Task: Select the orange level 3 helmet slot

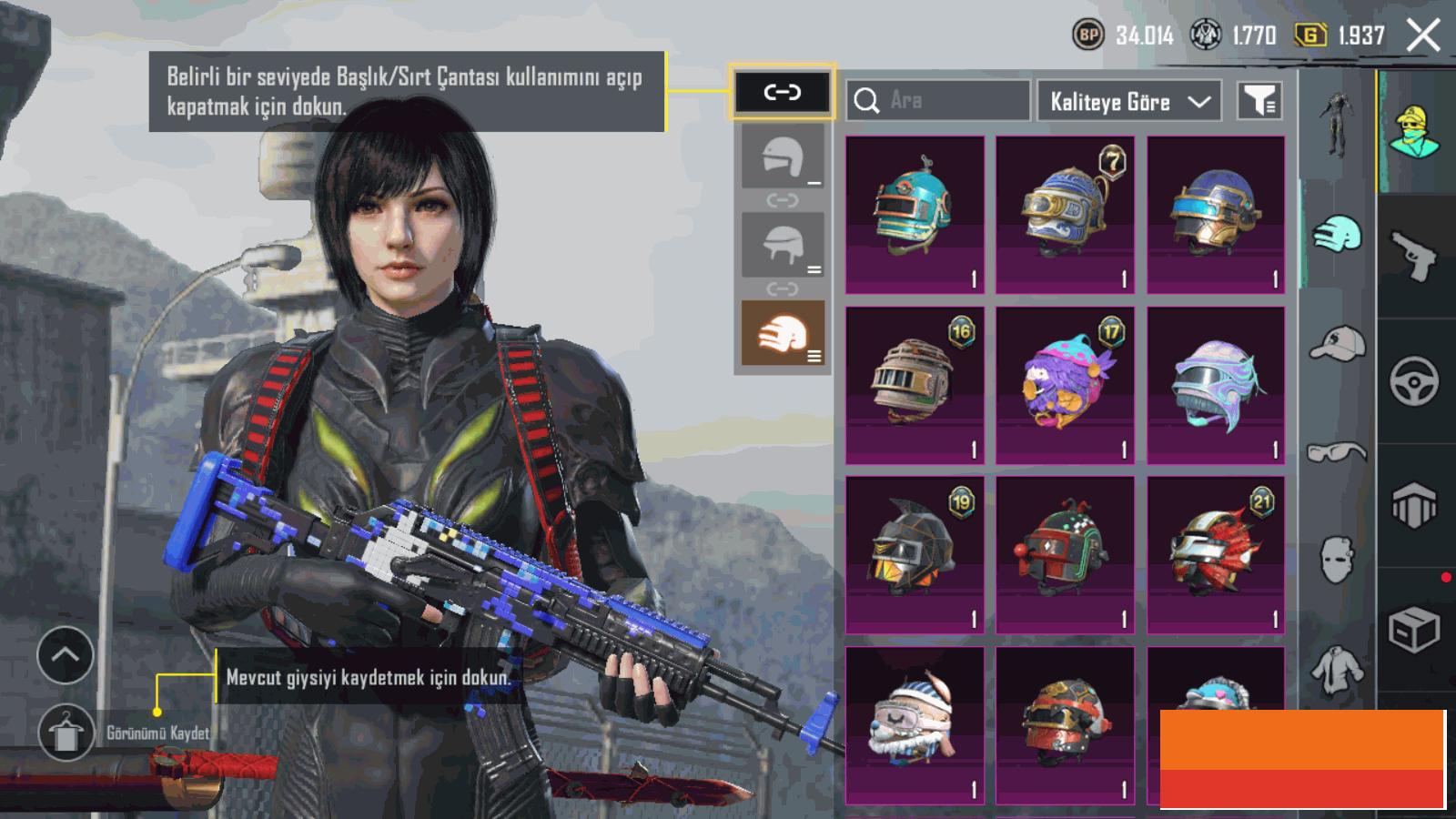Action: pos(783,333)
